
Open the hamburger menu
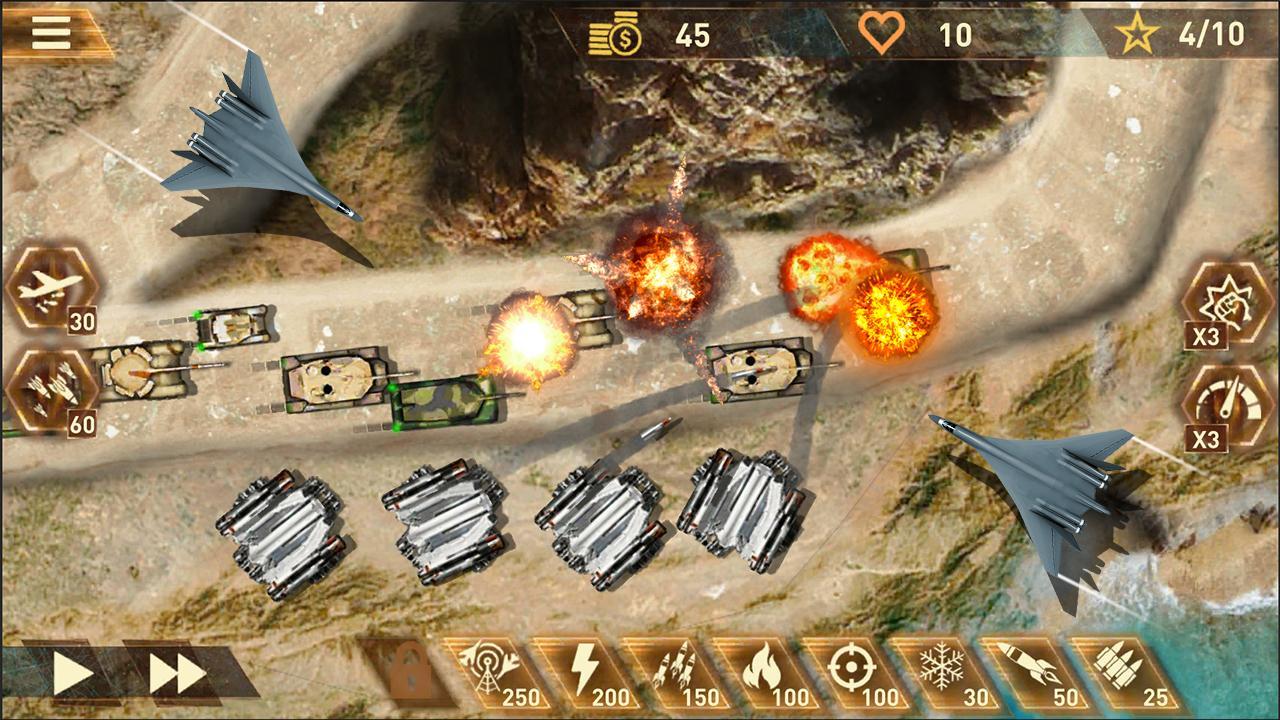point(51,32)
